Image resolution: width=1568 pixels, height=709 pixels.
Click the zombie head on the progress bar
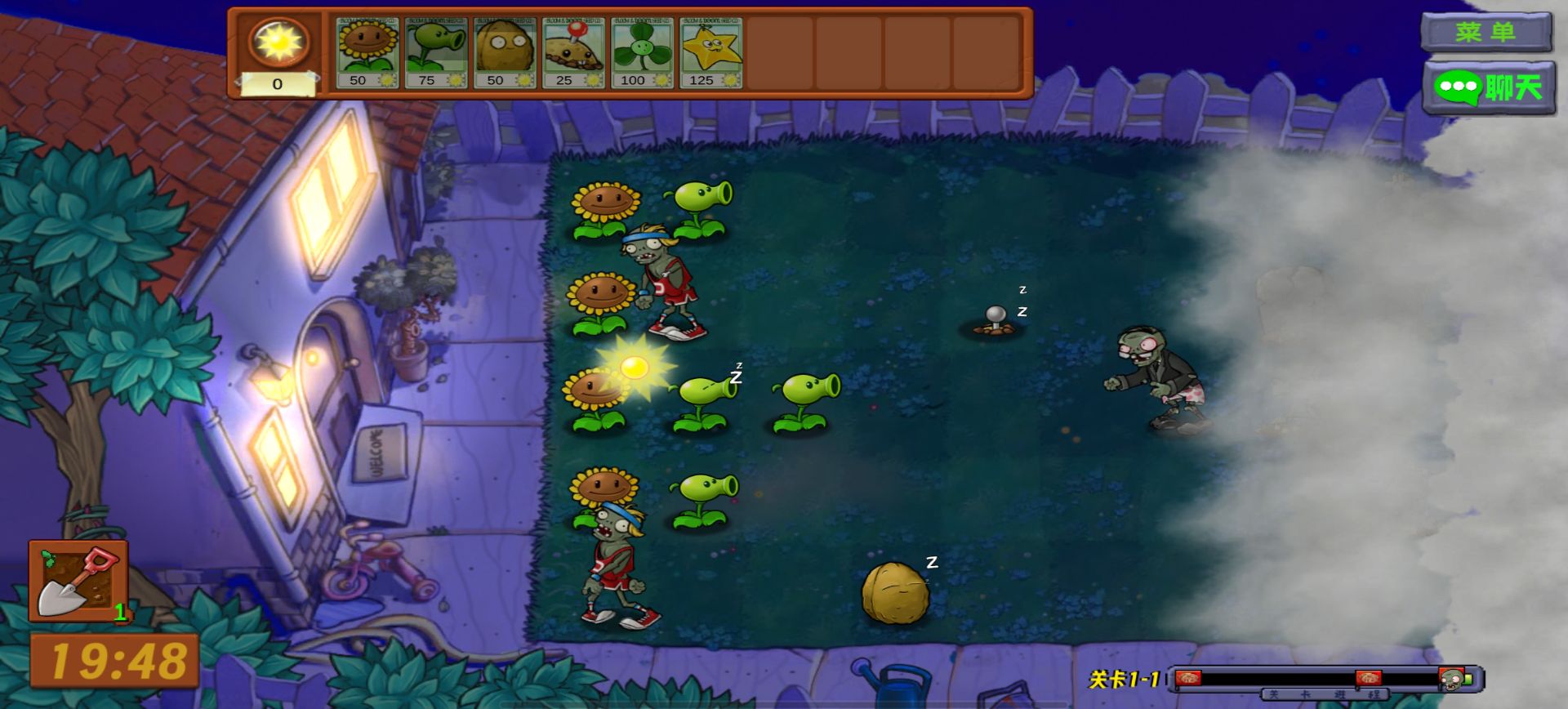pyautogui.click(x=1452, y=680)
